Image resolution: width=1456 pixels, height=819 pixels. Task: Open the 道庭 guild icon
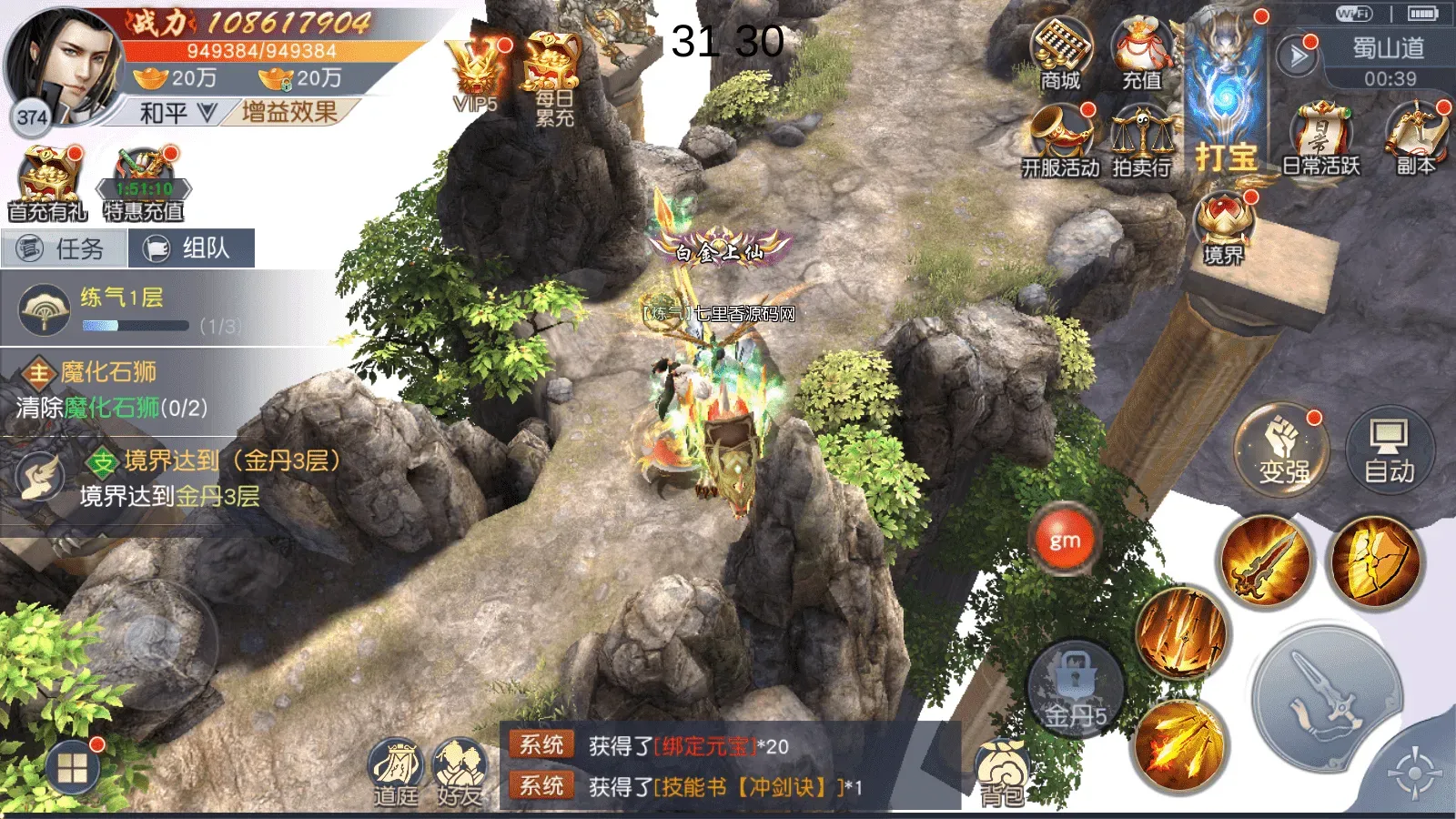pyautogui.click(x=396, y=773)
